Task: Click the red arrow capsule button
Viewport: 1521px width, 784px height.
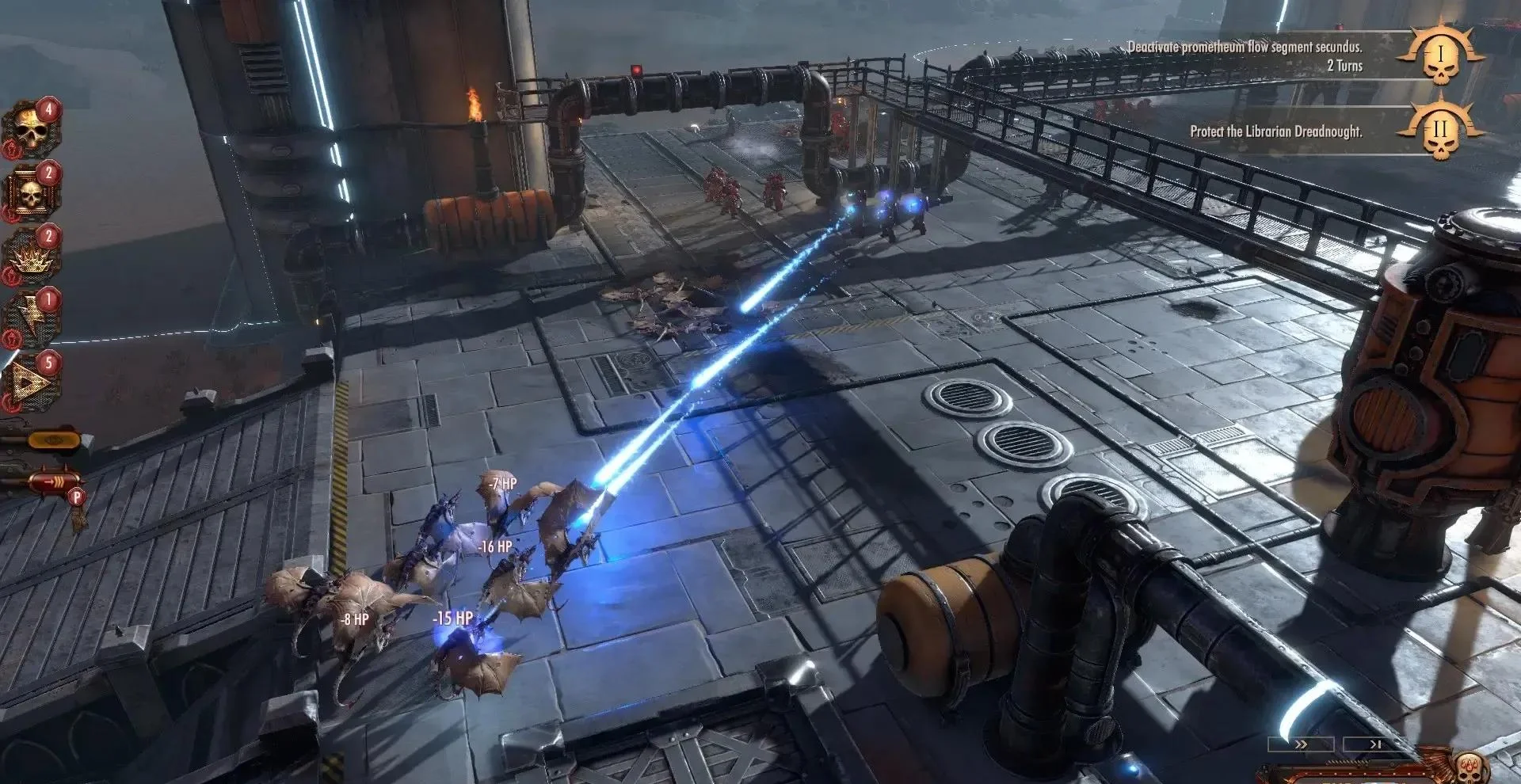Action: tap(52, 481)
